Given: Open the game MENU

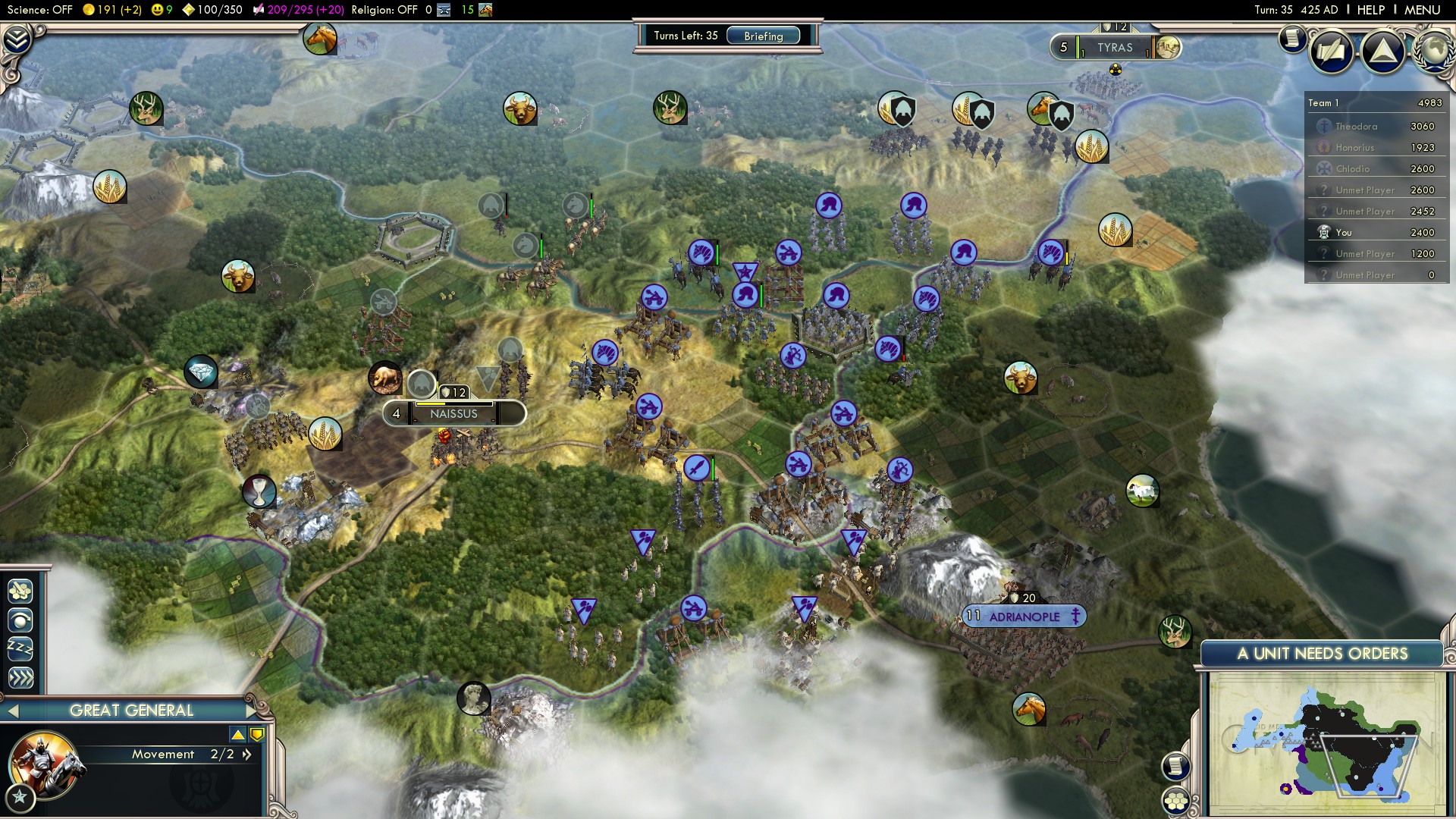Looking at the screenshot, I should click(x=1422, y=10).
